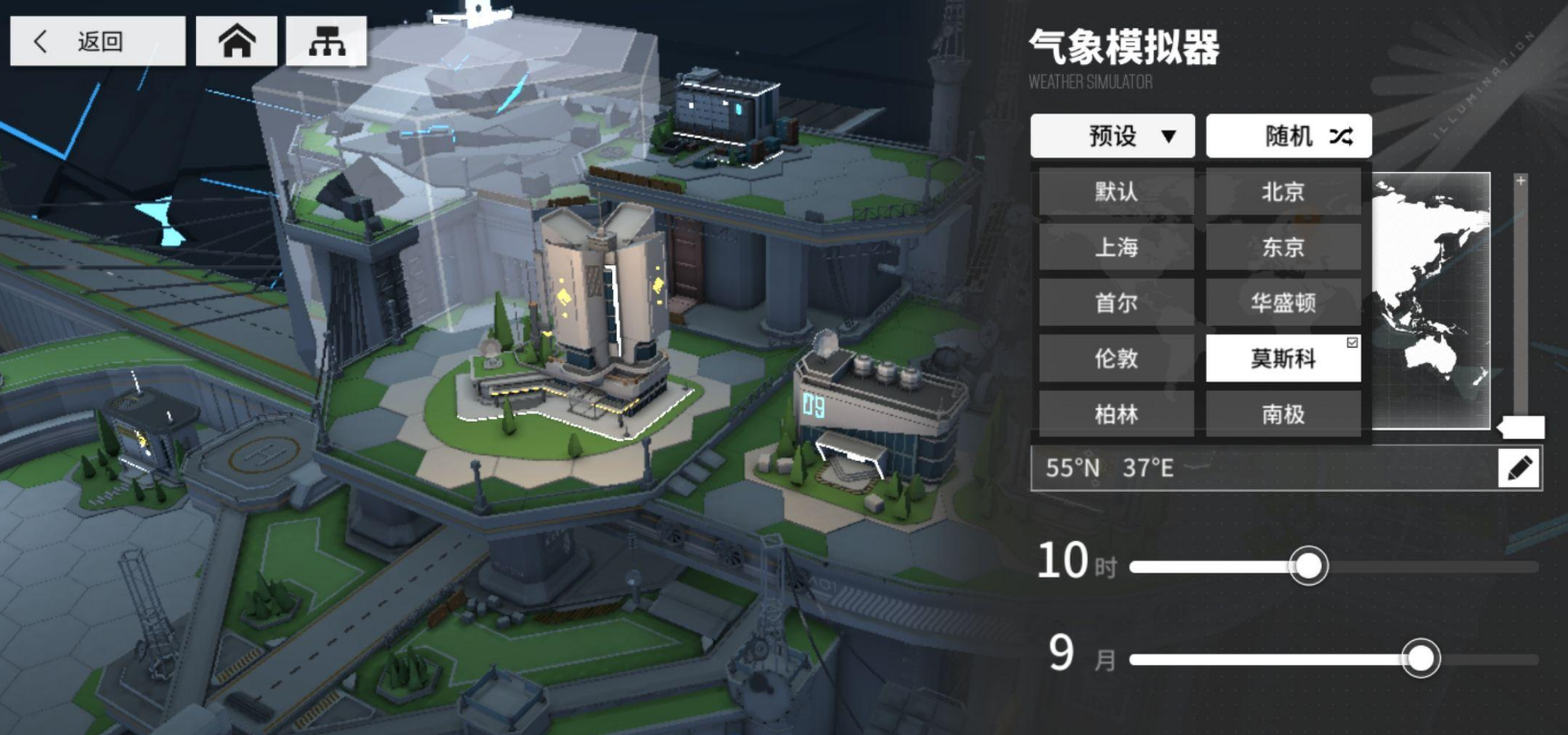Select 莫斯科 preset with checkmark
This screenshot has width=1568, height=735.
pyautogui.click(x=1285, y=358)
